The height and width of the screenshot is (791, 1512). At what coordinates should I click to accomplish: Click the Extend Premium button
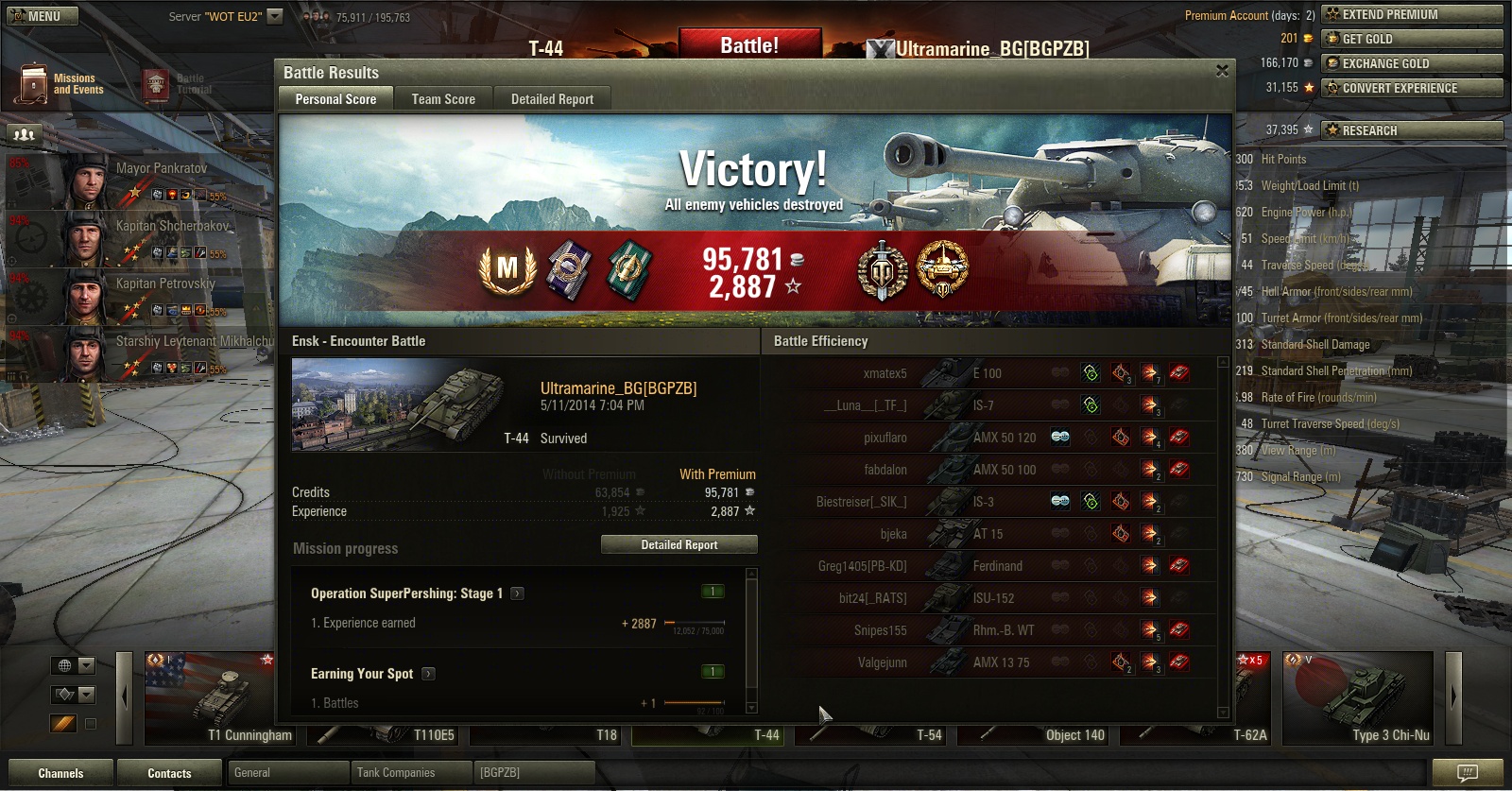[1412, 14]
